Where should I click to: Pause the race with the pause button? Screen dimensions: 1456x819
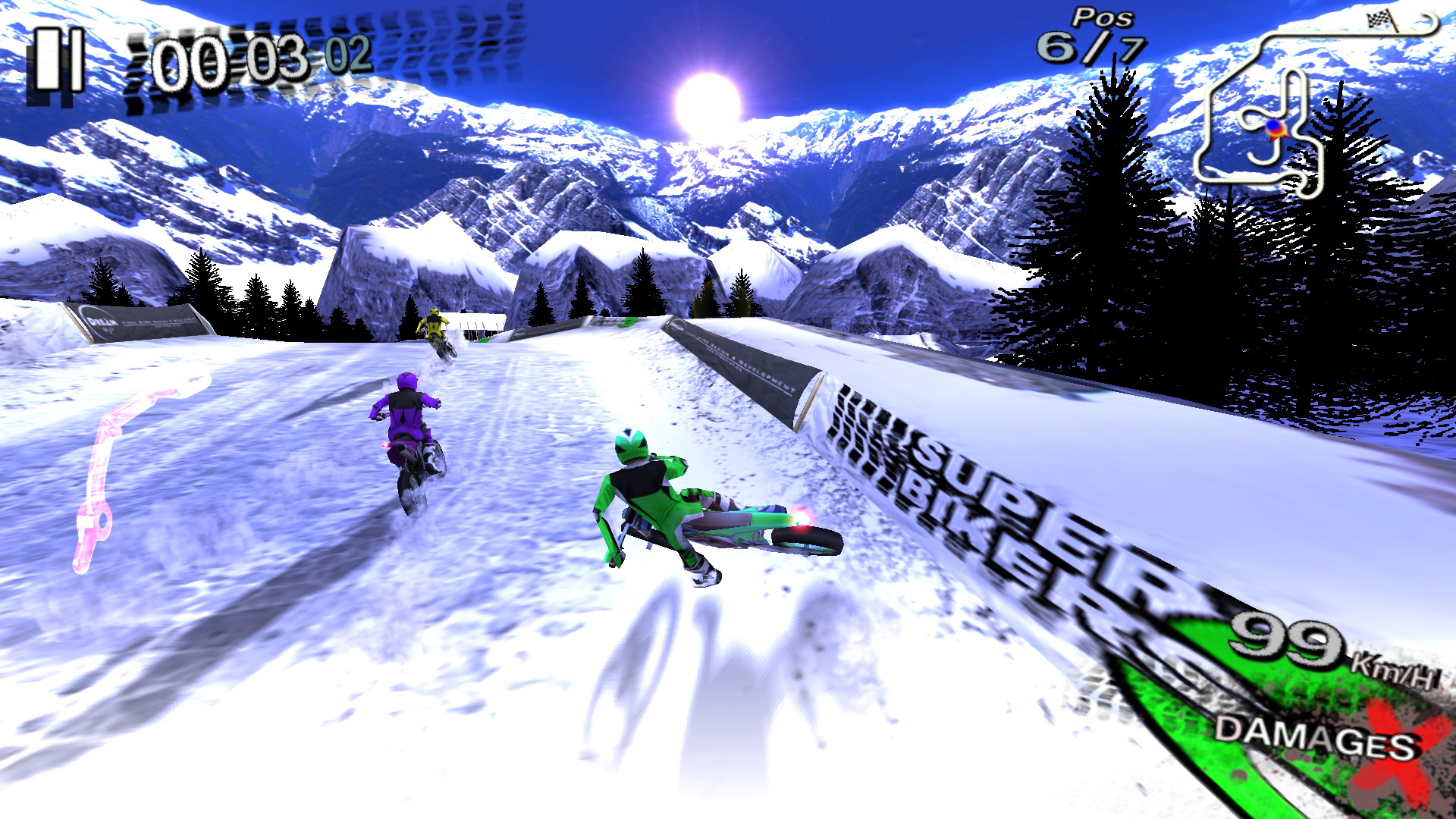click(x=57, y=62)
